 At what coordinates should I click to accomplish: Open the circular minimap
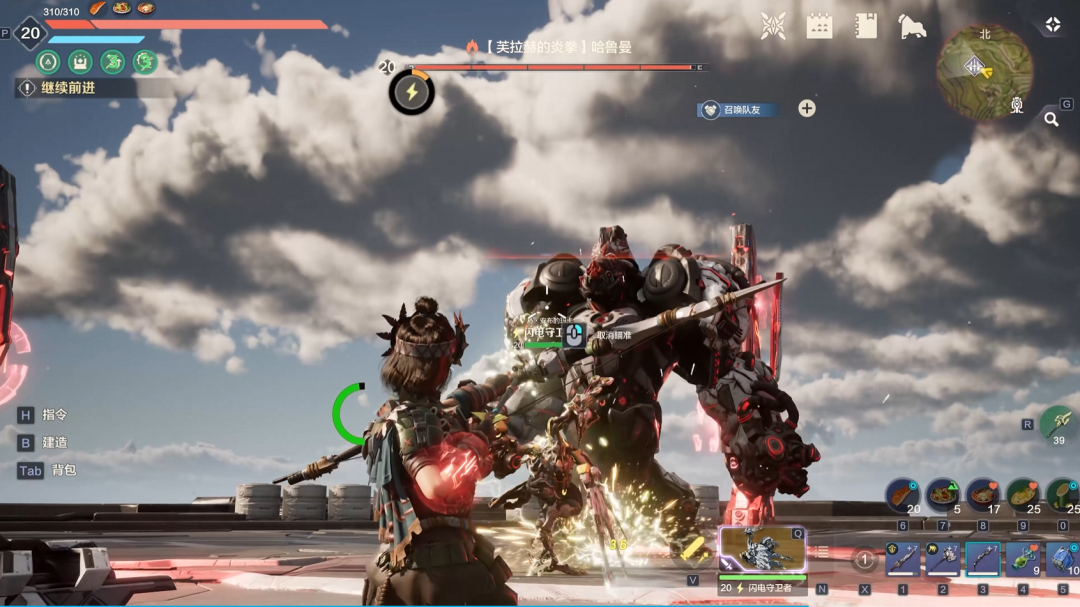click(x=984, y=70)
